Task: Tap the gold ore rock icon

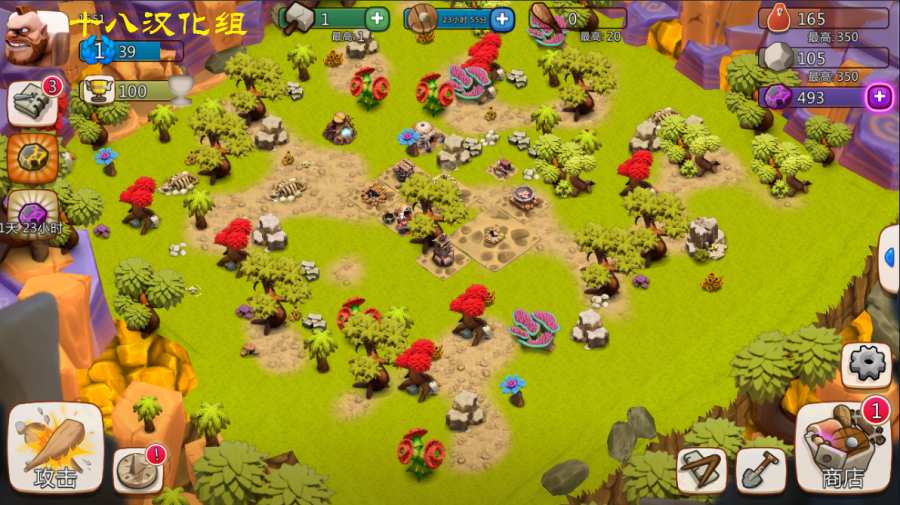Action: (32, 157)
